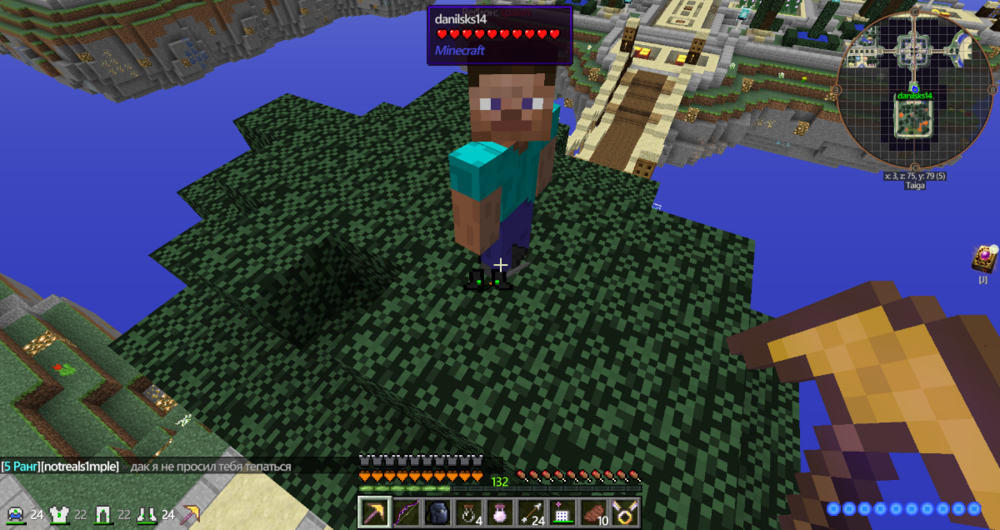
Task: Select the brown food stack of 10
Action: (594, 513)
